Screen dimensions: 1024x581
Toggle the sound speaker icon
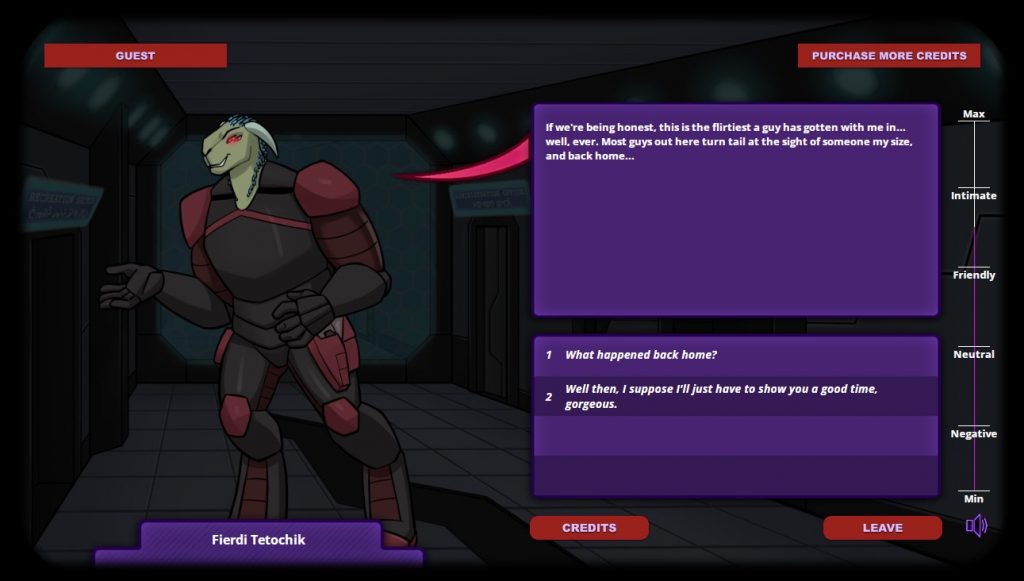[976, 526]
